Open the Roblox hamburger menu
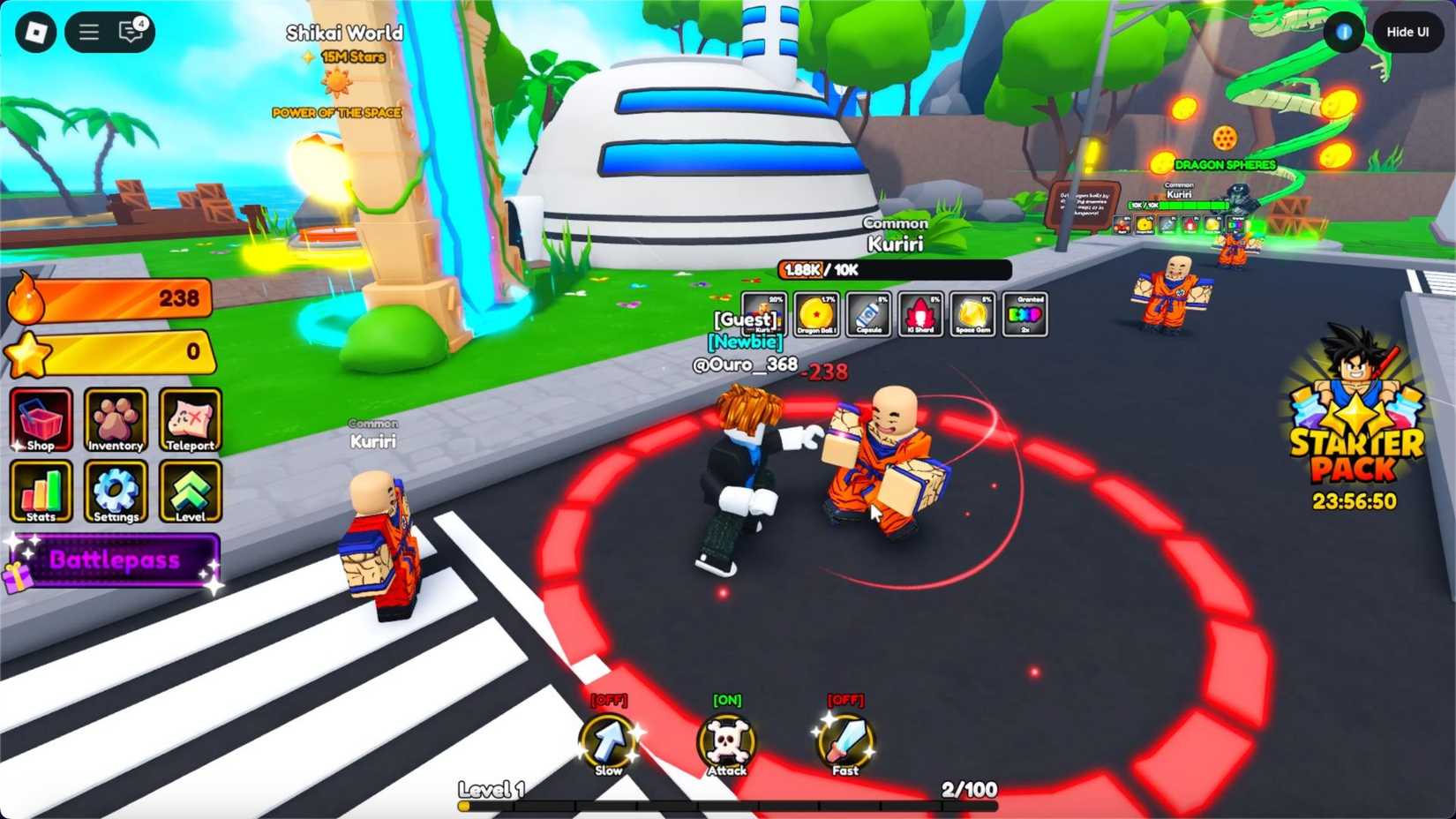1456x819 pixels. pyautogui.click(x=87, y=32)
